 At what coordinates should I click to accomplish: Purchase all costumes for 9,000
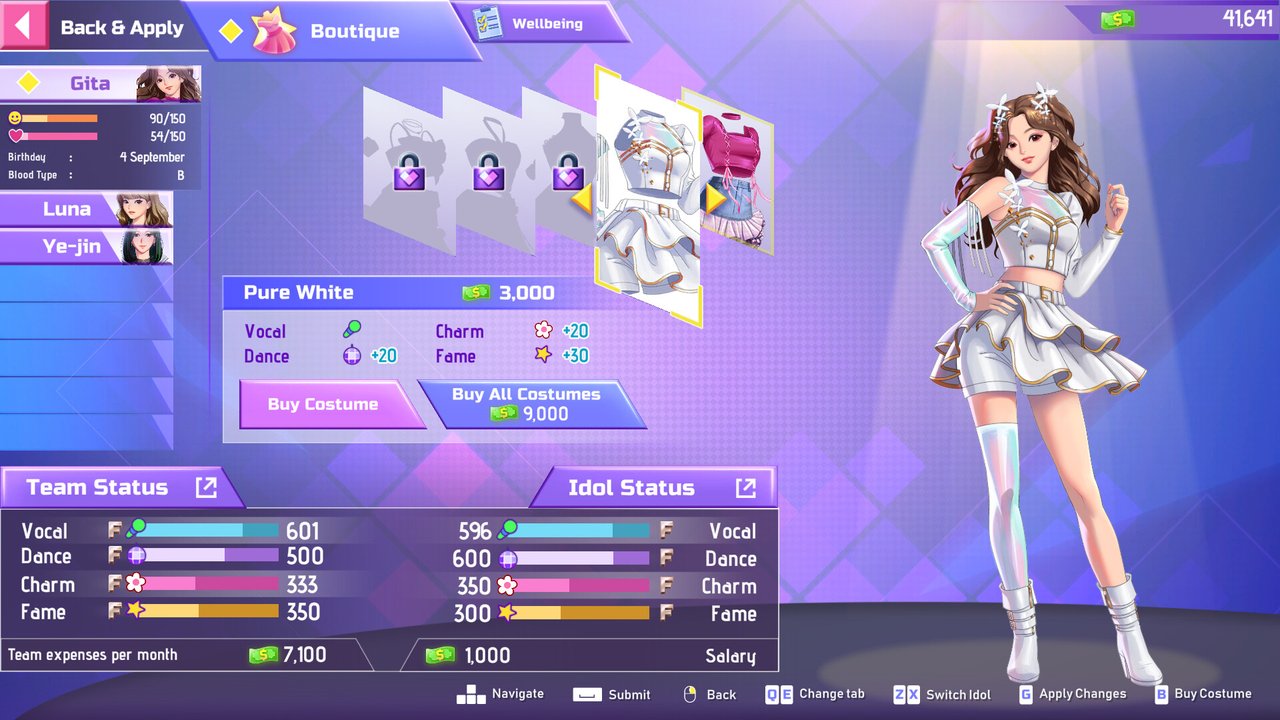click(526, 404)
